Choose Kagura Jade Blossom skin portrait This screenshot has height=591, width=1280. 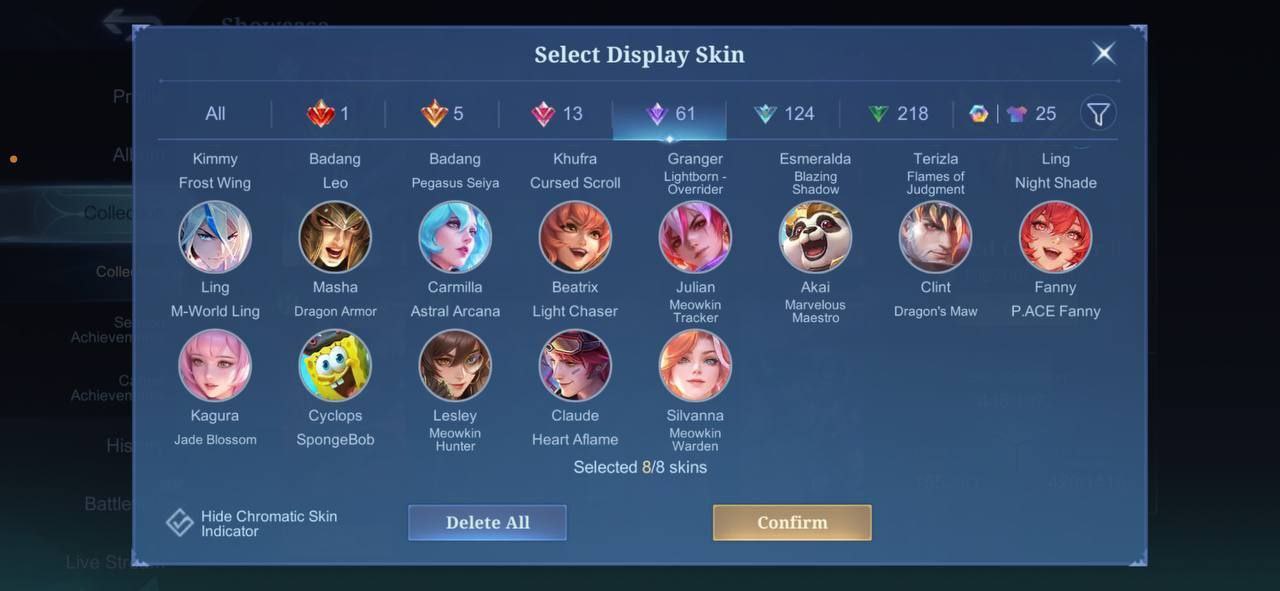point(215,366)
